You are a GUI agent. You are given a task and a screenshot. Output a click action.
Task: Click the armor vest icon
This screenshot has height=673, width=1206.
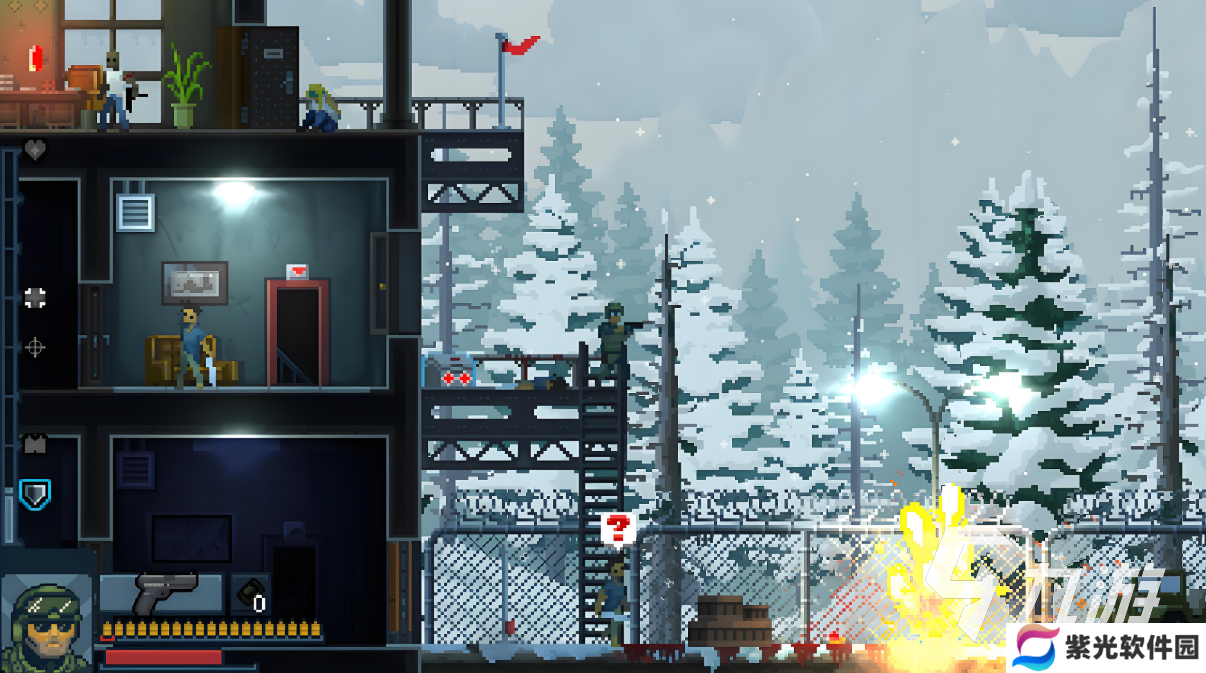pos(35,443)
